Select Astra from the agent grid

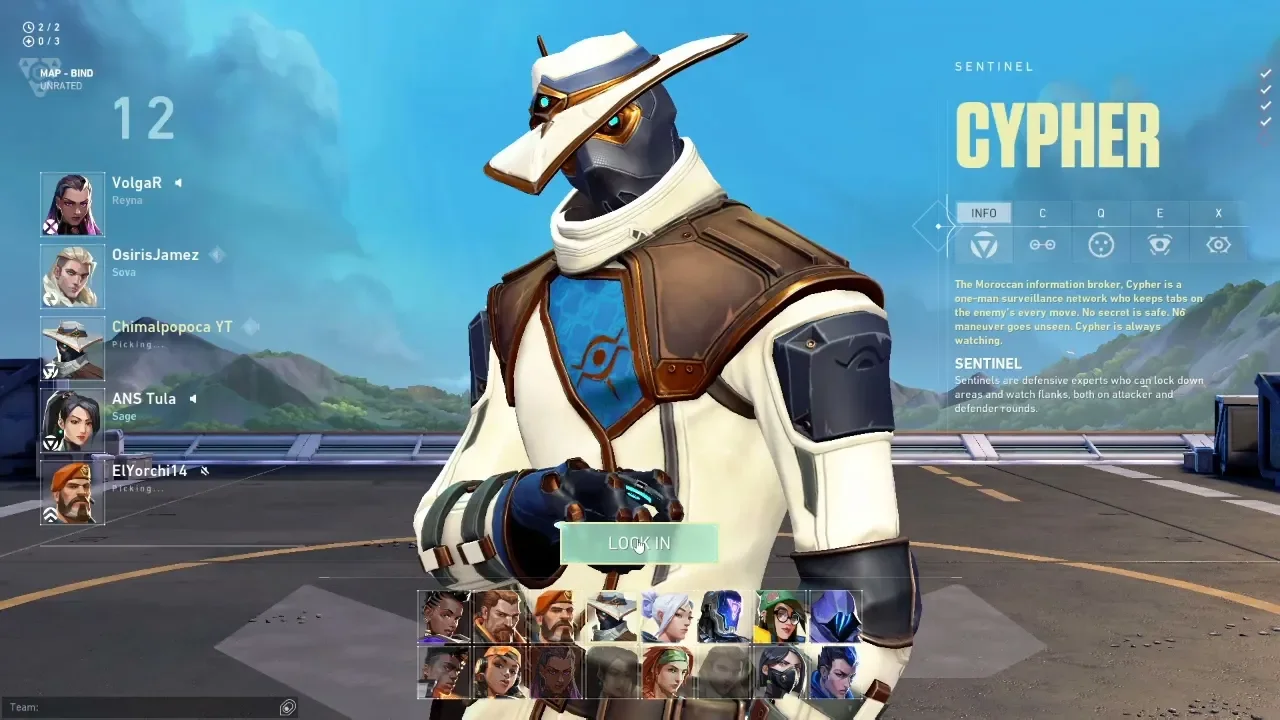click(444, 616)
